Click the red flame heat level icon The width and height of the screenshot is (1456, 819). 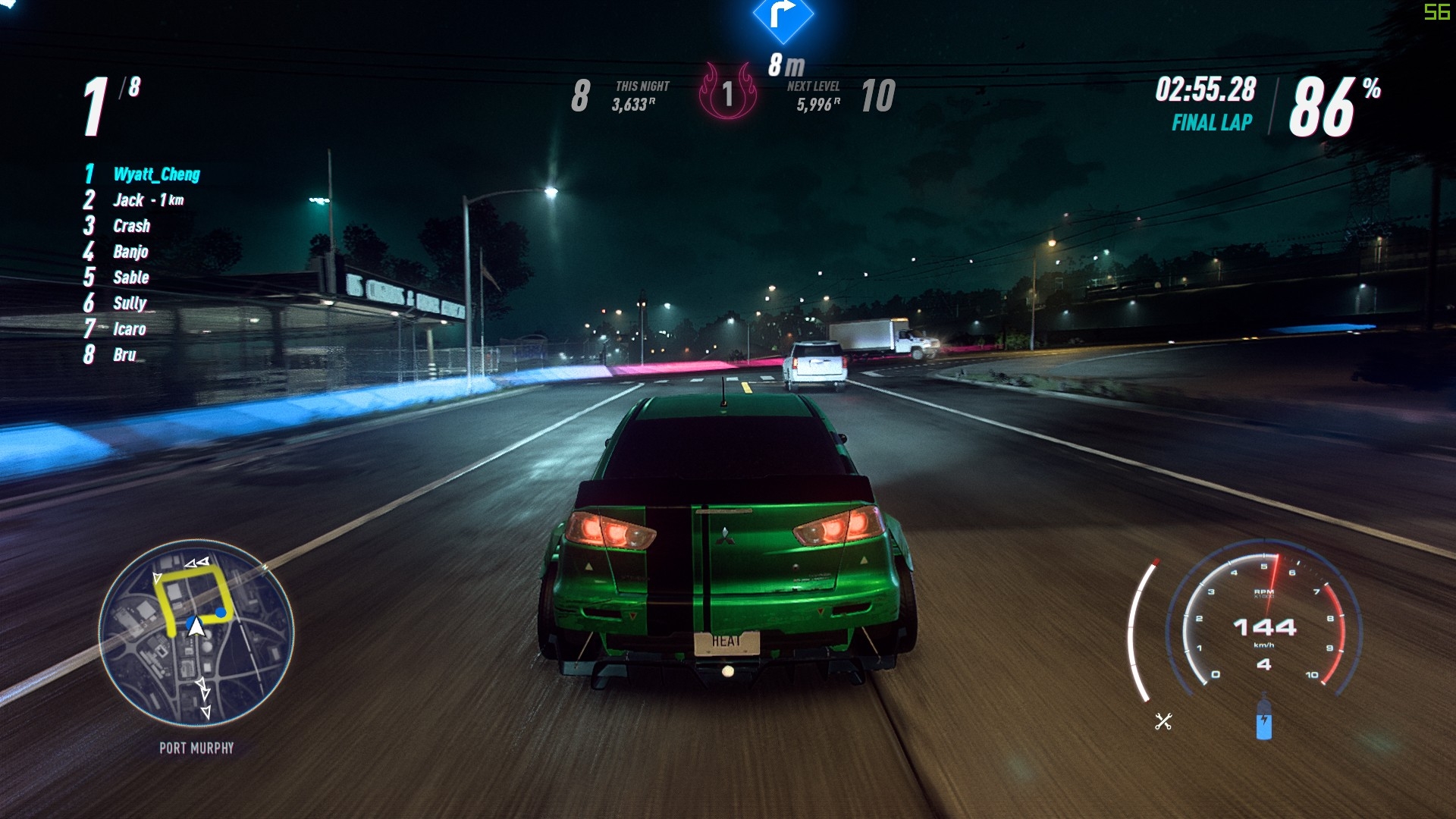coord(727,93)
